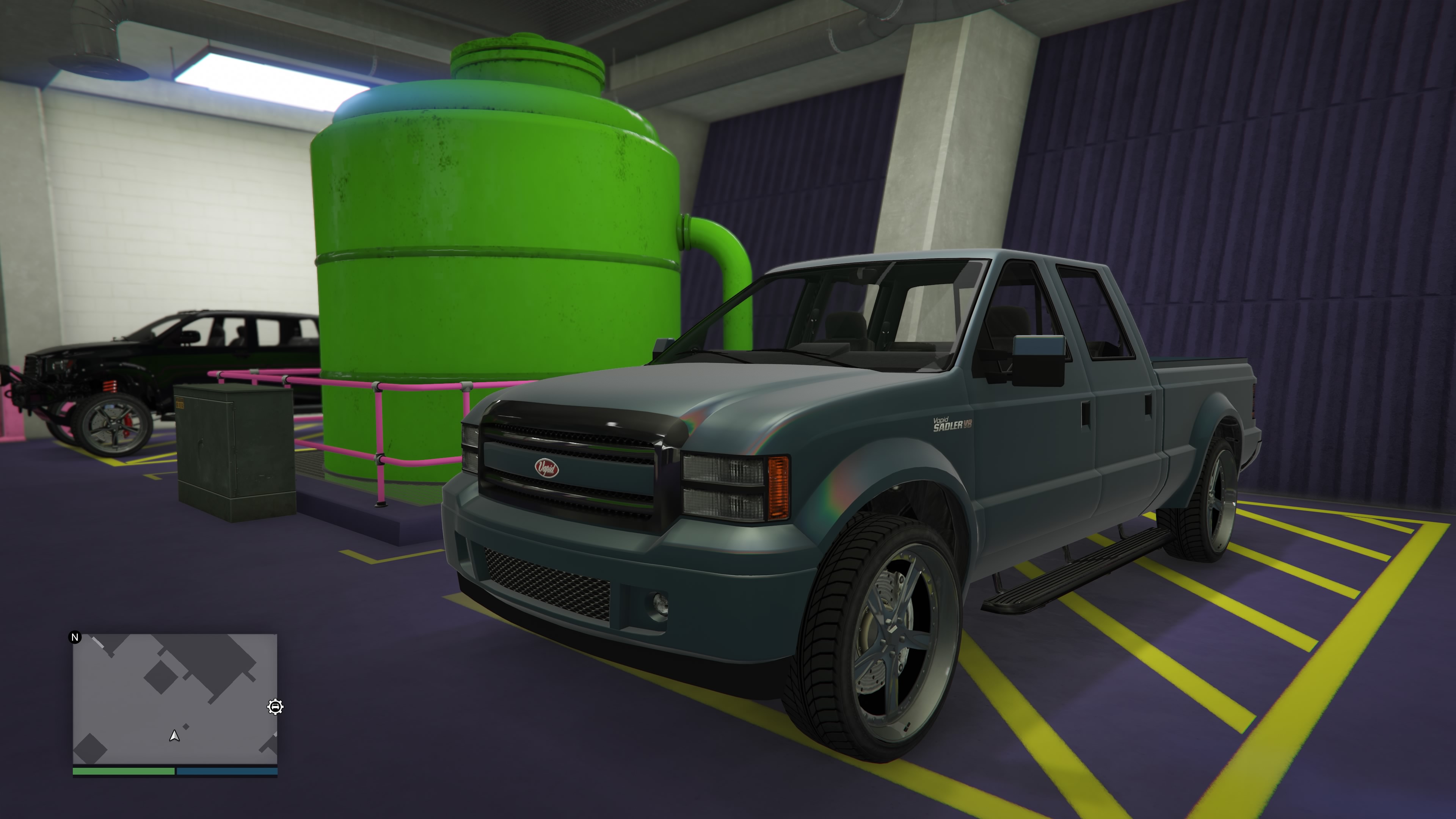Select the vehicle mod shop blip
Viewport: 1456px width, 819px height.
click(275, 706)
